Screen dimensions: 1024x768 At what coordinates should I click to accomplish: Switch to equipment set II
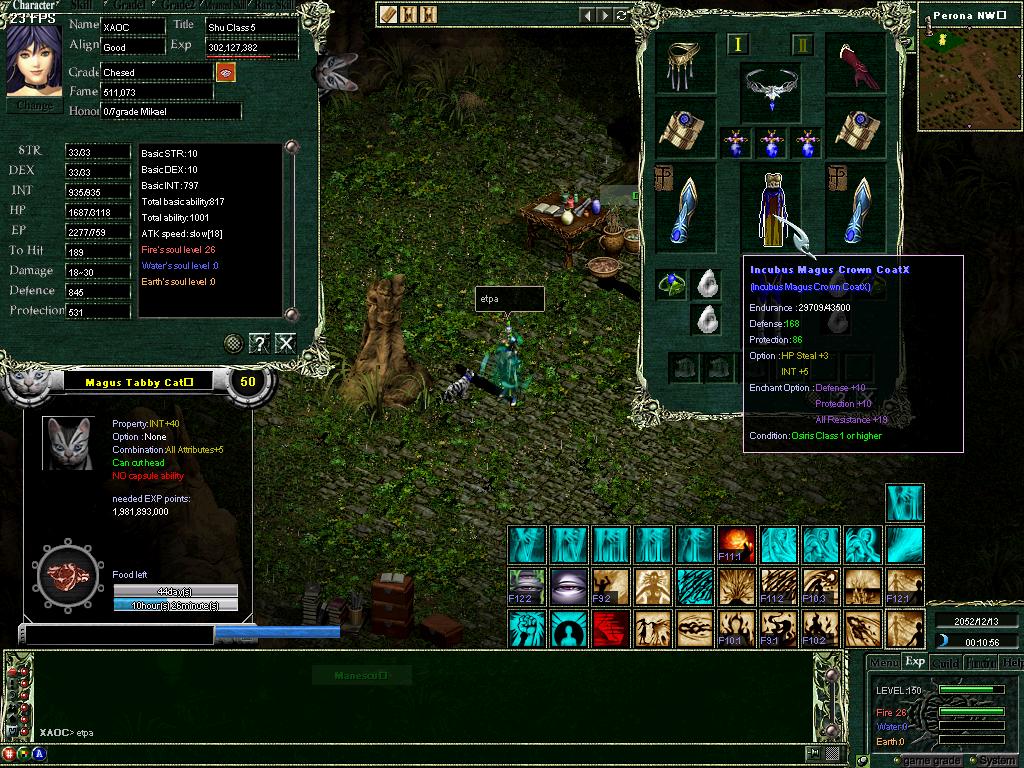coord(802,45)
